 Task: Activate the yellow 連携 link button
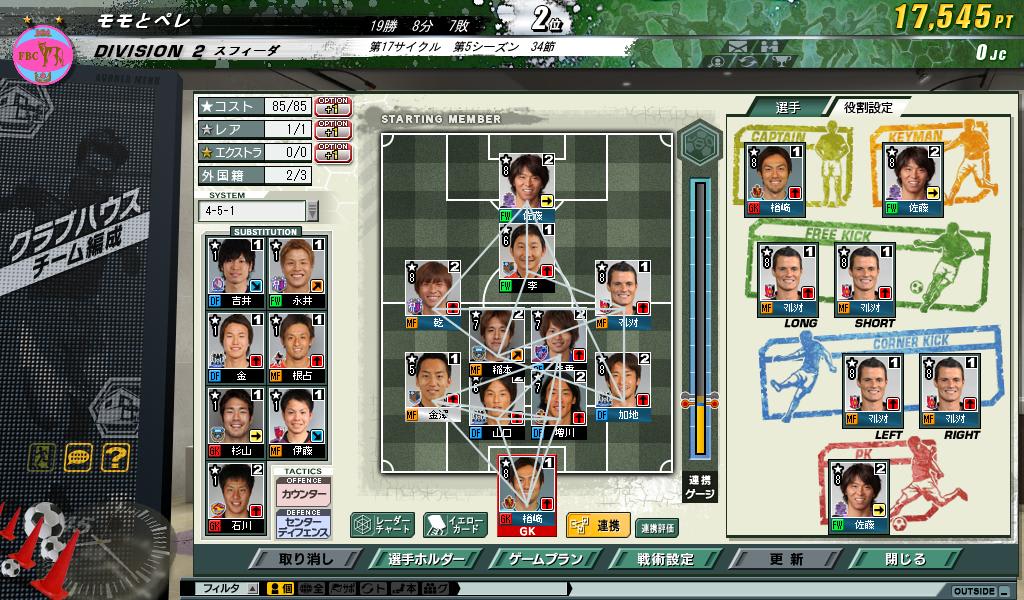(x=597, y=525)
